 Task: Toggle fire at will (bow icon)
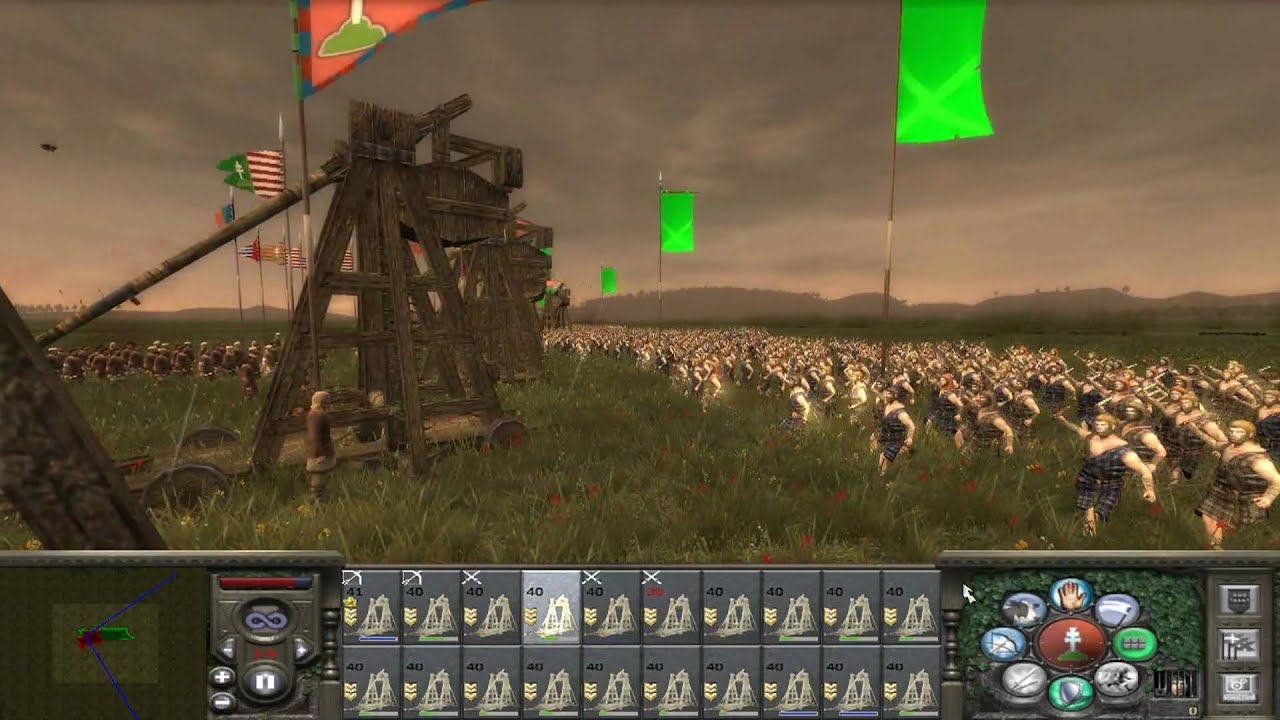click(x=1004, y=644)
